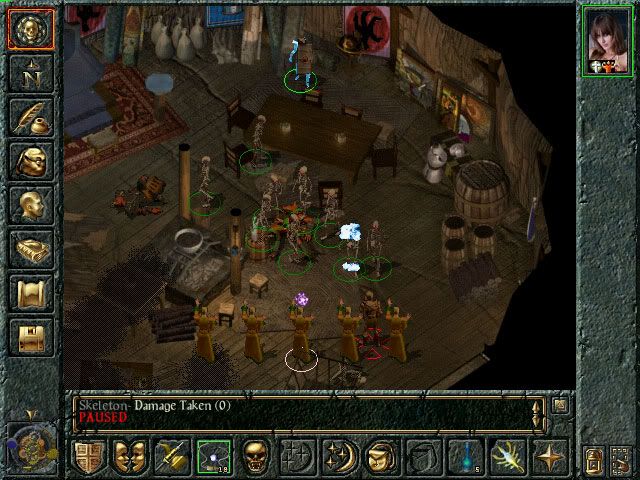Activate the lightning special ability button

[x=507, y=457]
